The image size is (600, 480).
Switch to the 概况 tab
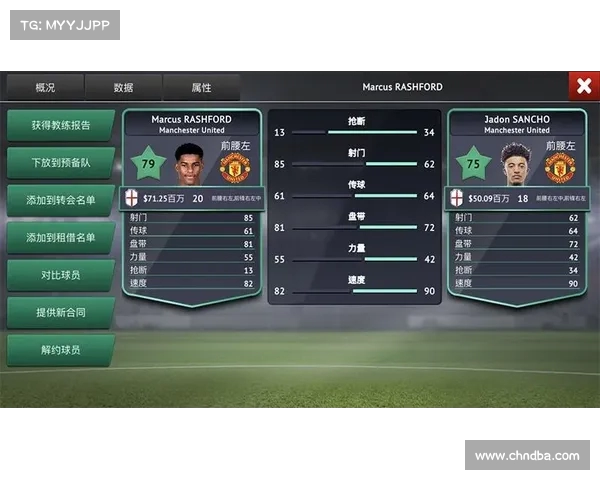point(45,88)
